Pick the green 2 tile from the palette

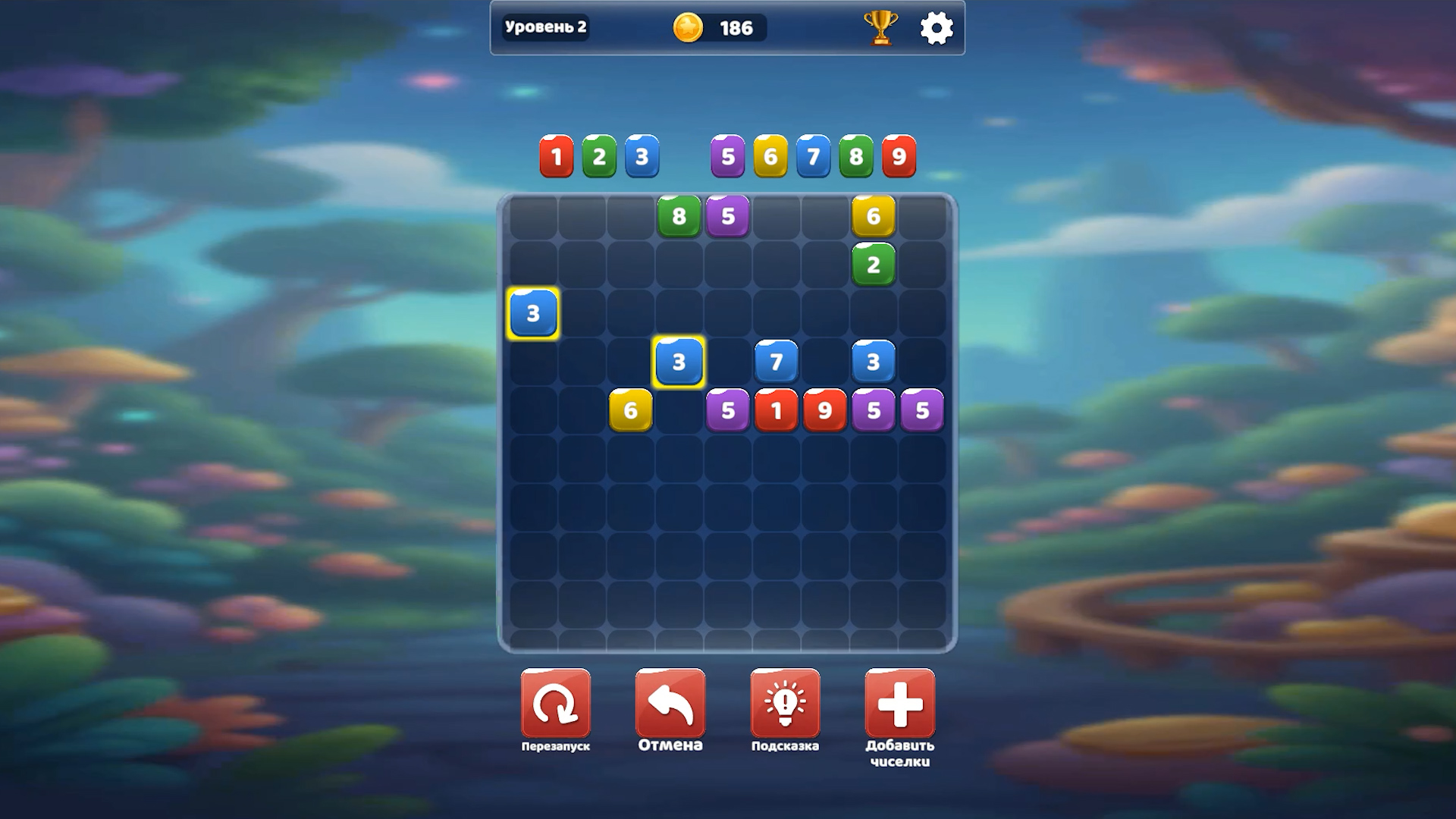598,157
